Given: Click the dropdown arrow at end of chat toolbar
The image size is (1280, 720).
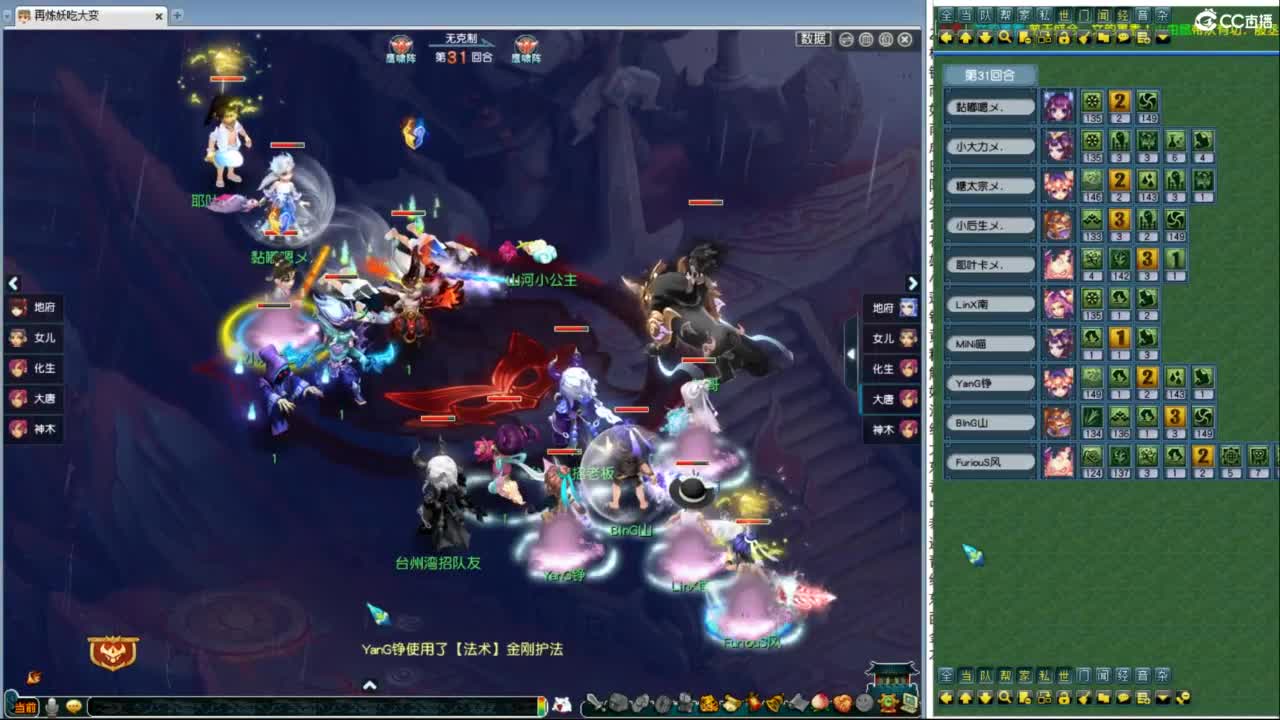Looking at the screenshot, I should [x=1161, y=38].
